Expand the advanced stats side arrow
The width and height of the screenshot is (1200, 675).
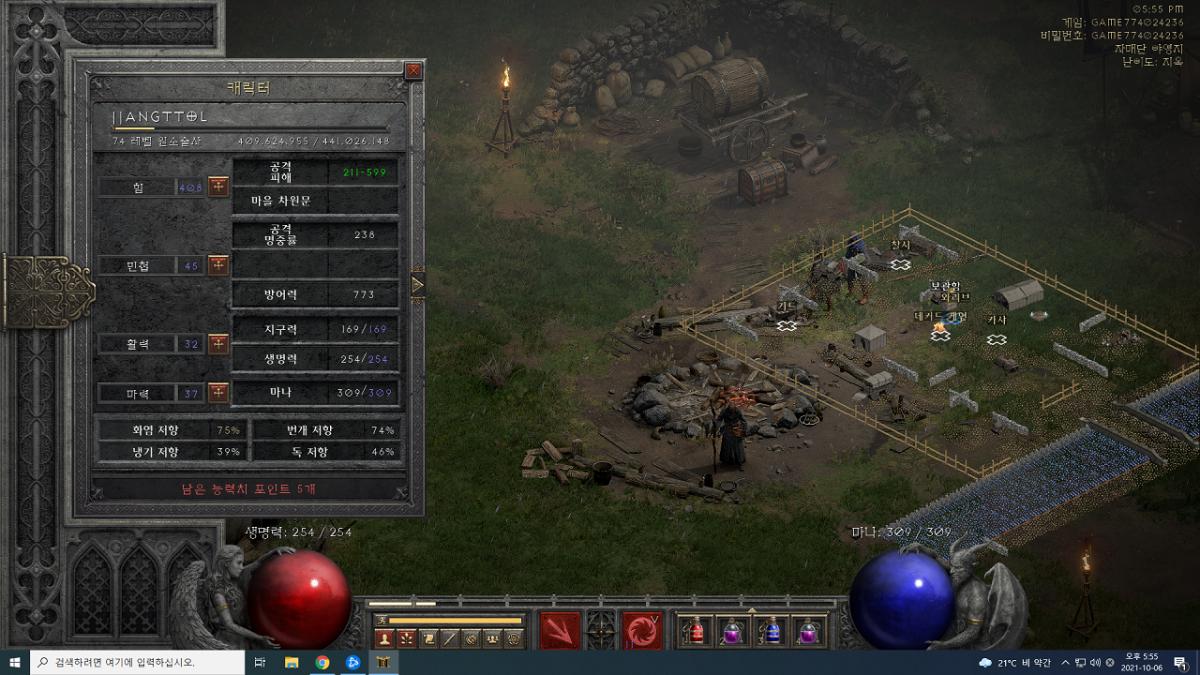(x=418, y=284)
